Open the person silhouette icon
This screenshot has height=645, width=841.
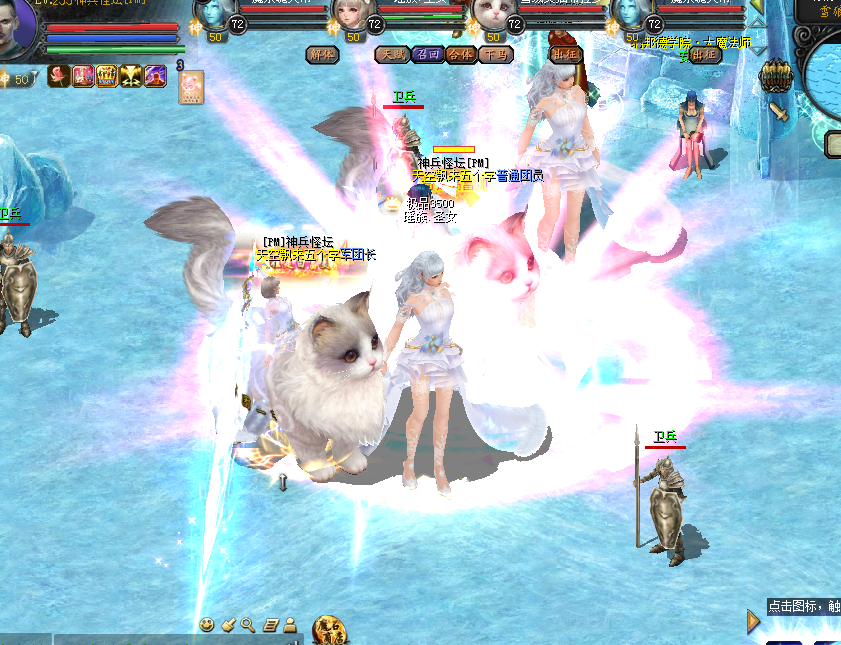[x=290, y=625]
